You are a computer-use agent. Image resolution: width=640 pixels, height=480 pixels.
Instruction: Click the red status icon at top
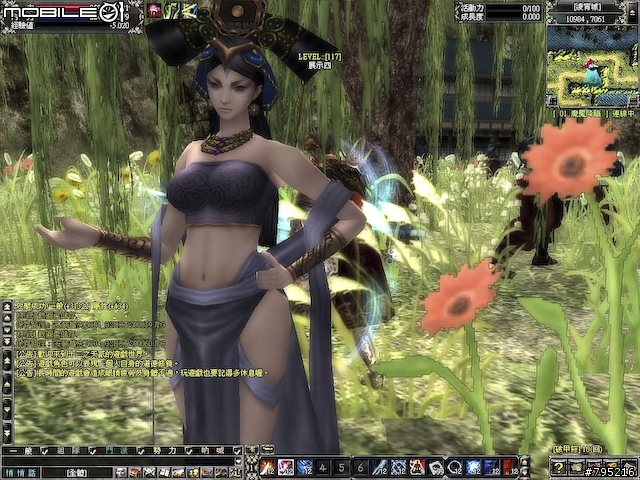tap(155, 10)
